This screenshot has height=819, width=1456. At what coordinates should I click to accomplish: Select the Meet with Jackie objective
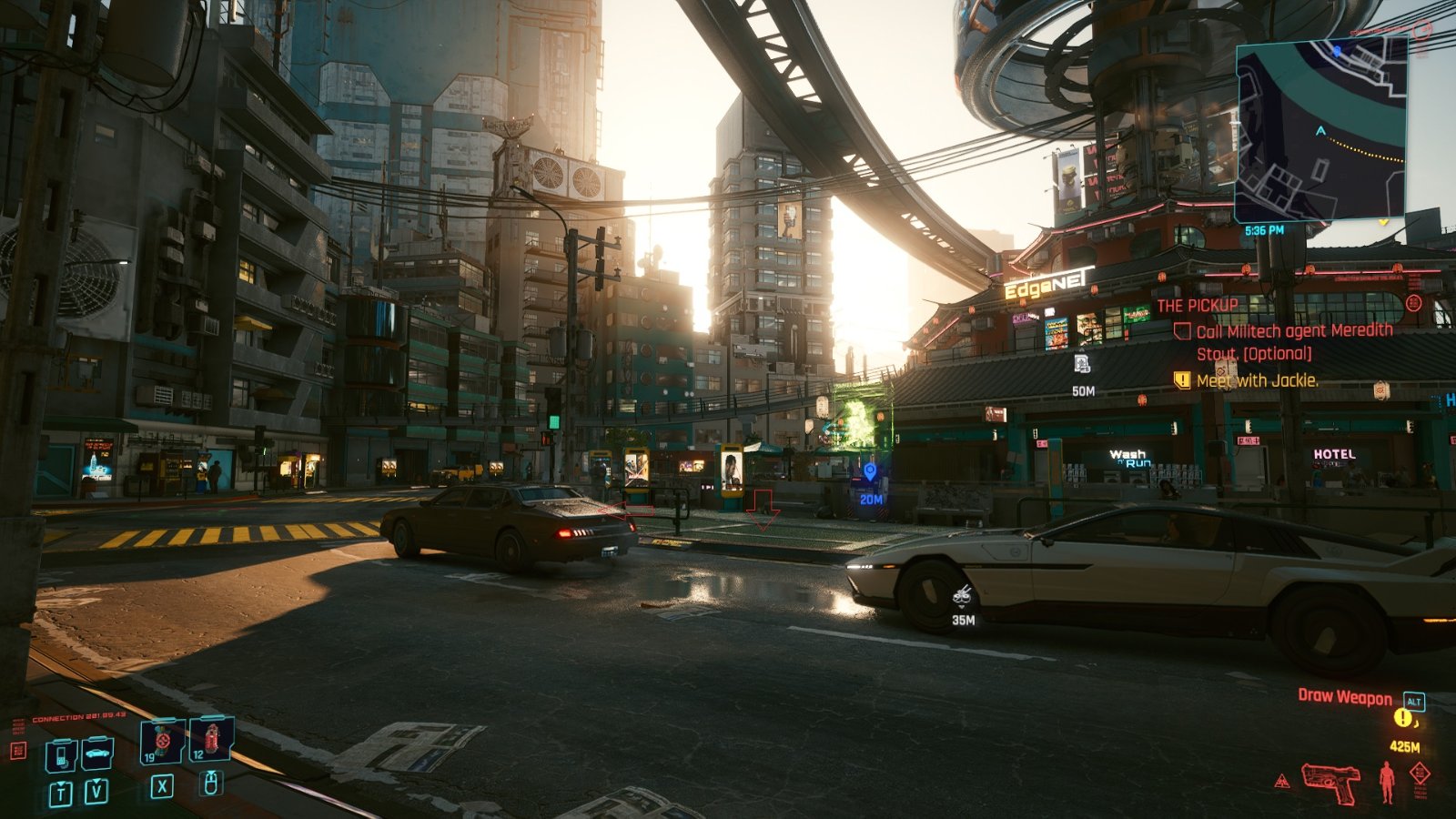pos(1257,380)
